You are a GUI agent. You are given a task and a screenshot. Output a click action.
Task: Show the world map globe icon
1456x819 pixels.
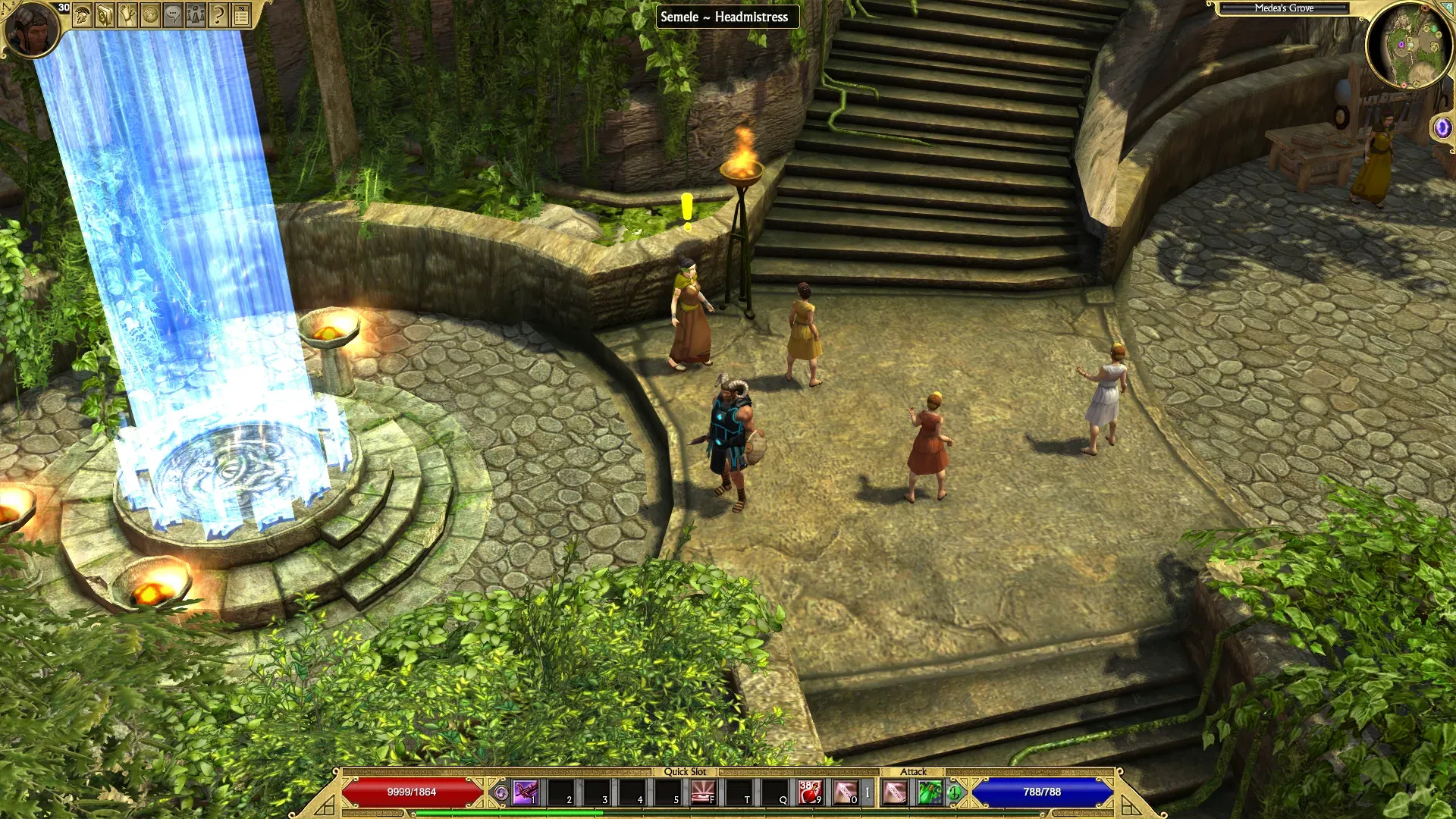150,15
